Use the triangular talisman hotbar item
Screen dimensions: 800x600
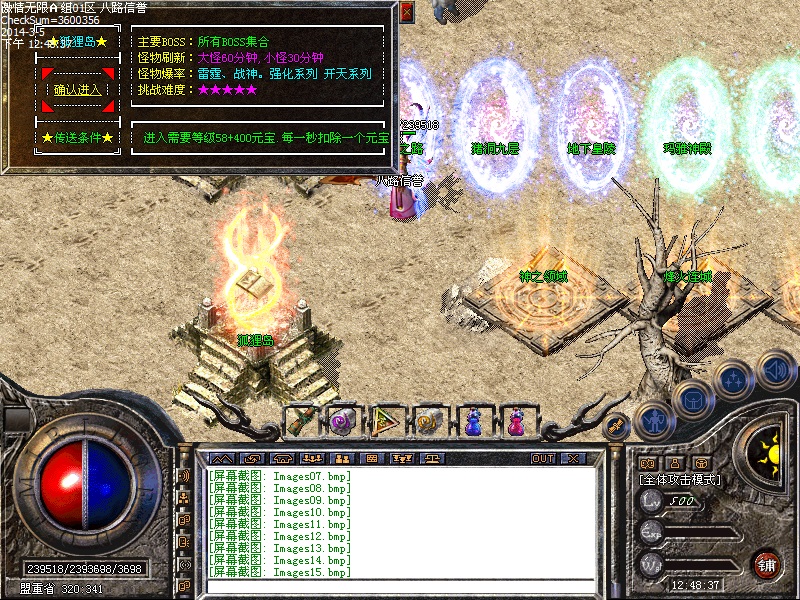click(x=386, y=421)
